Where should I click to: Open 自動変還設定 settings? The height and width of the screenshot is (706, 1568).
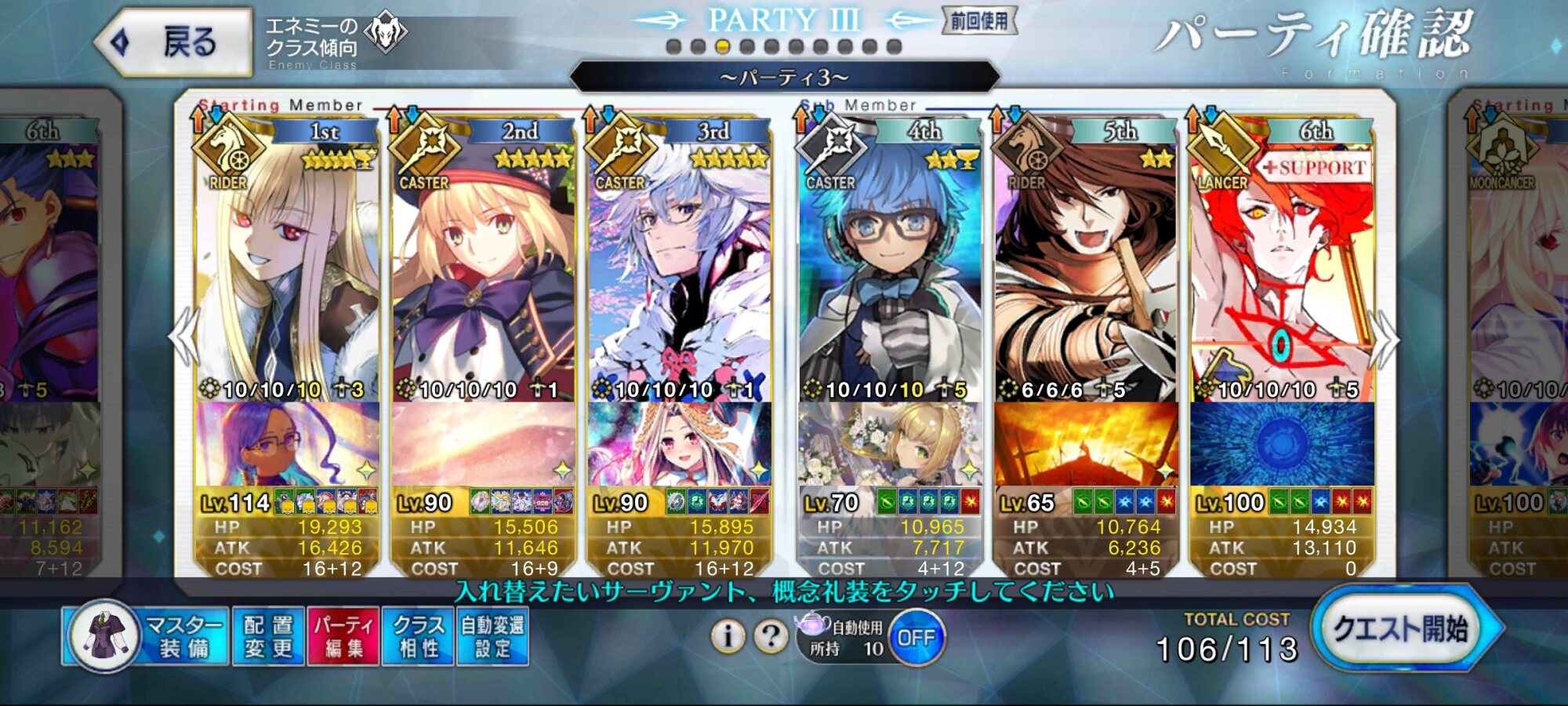492,636
